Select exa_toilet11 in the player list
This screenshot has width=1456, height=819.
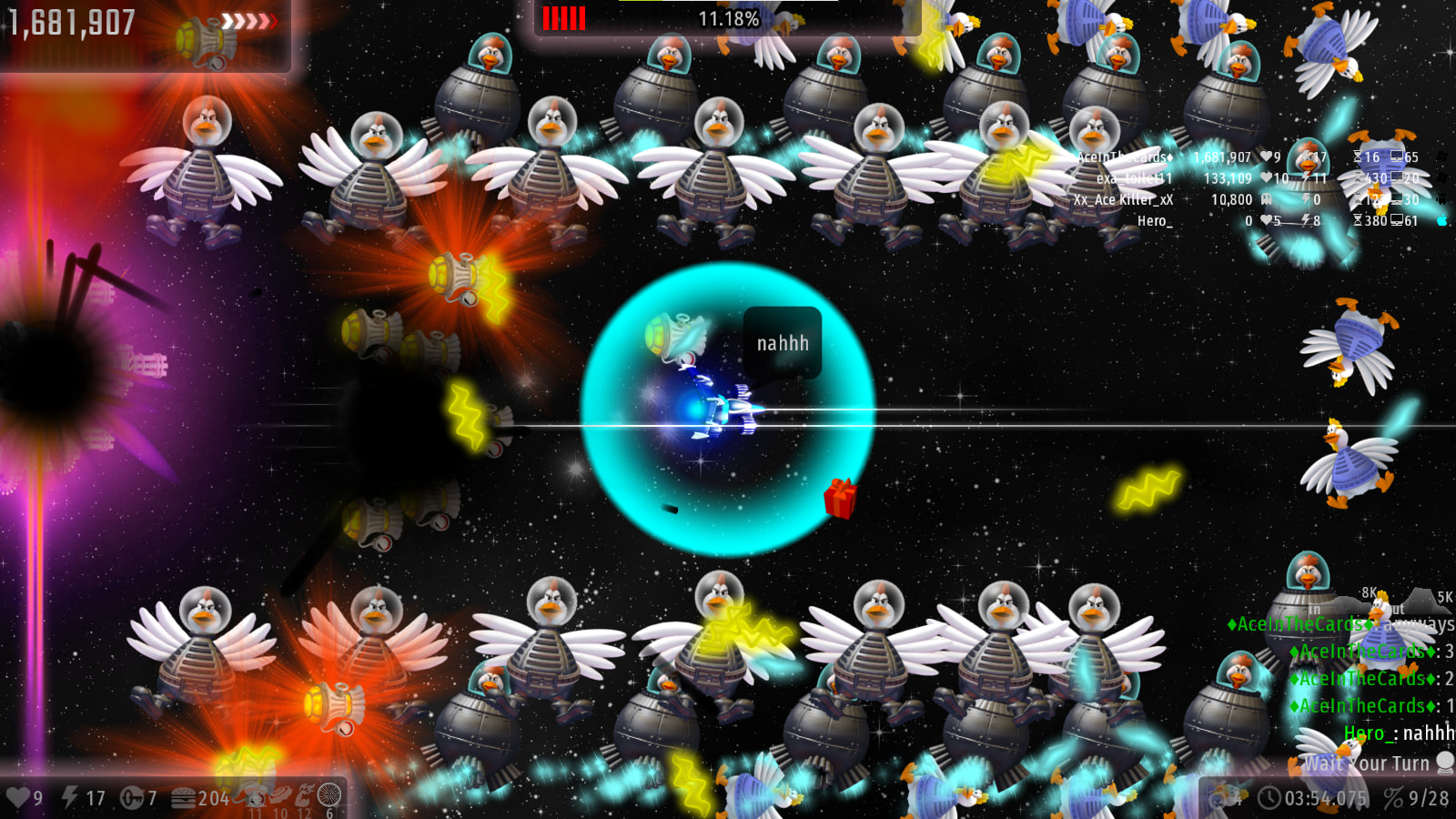coord(1134,178)
